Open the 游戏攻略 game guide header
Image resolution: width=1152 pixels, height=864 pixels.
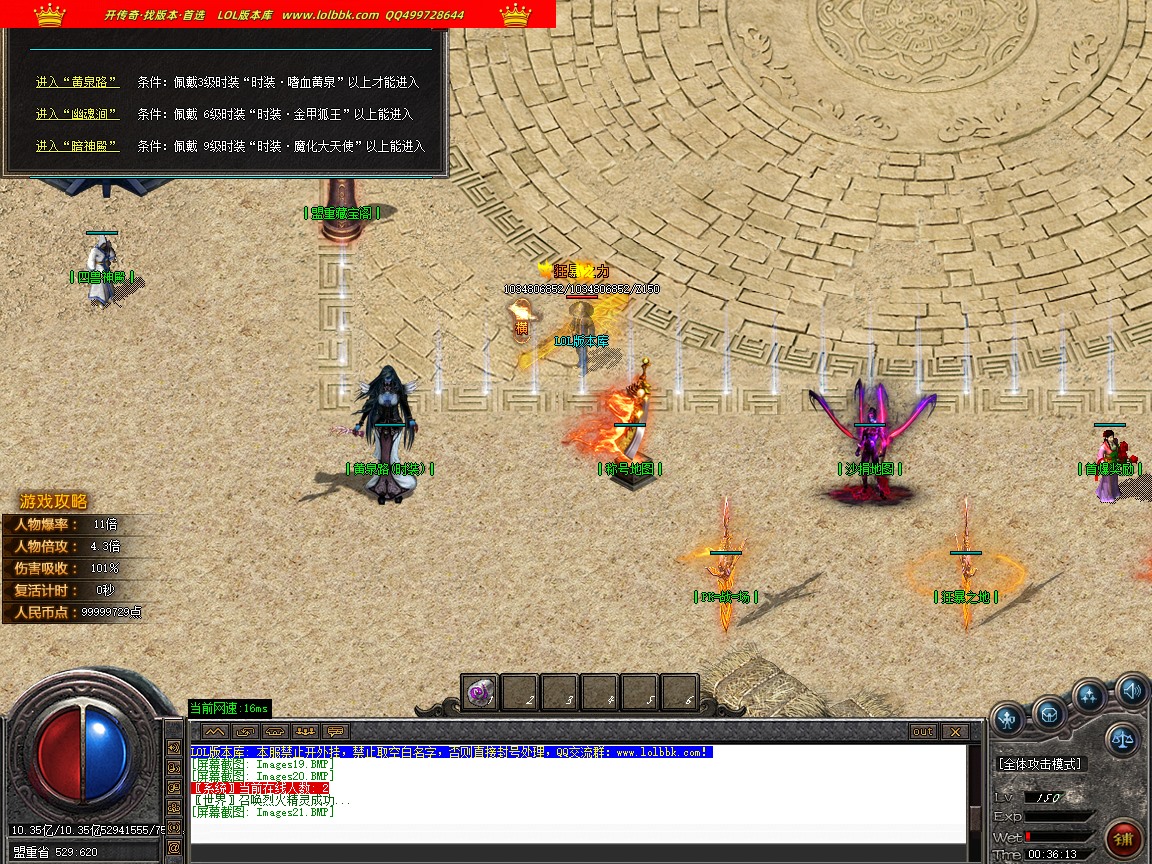click(54, 502)
